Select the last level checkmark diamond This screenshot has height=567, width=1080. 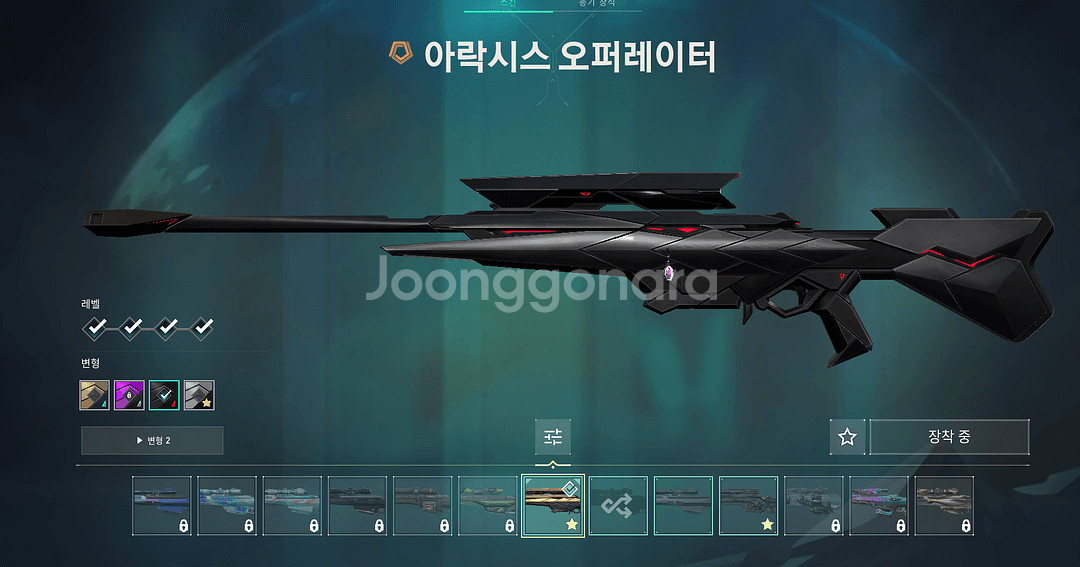coord(202,327)
